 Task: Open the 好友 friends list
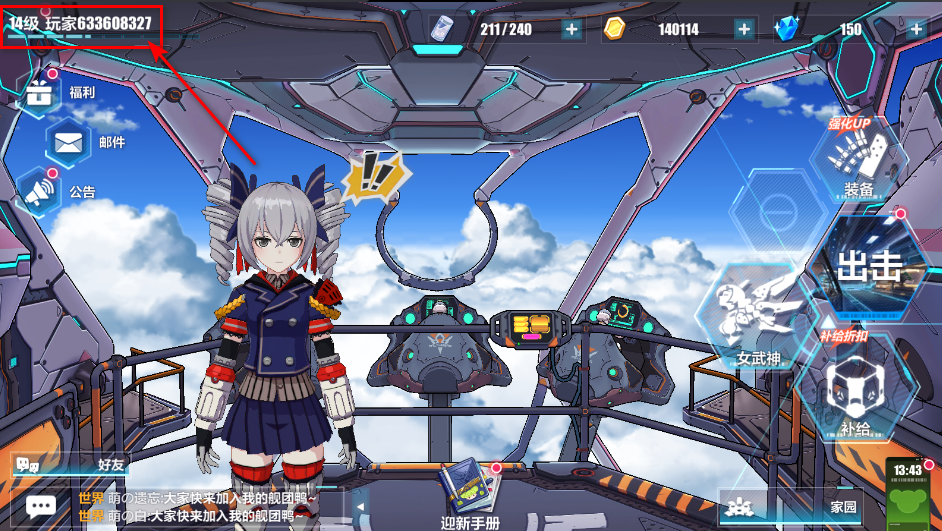tap(70, 465)
